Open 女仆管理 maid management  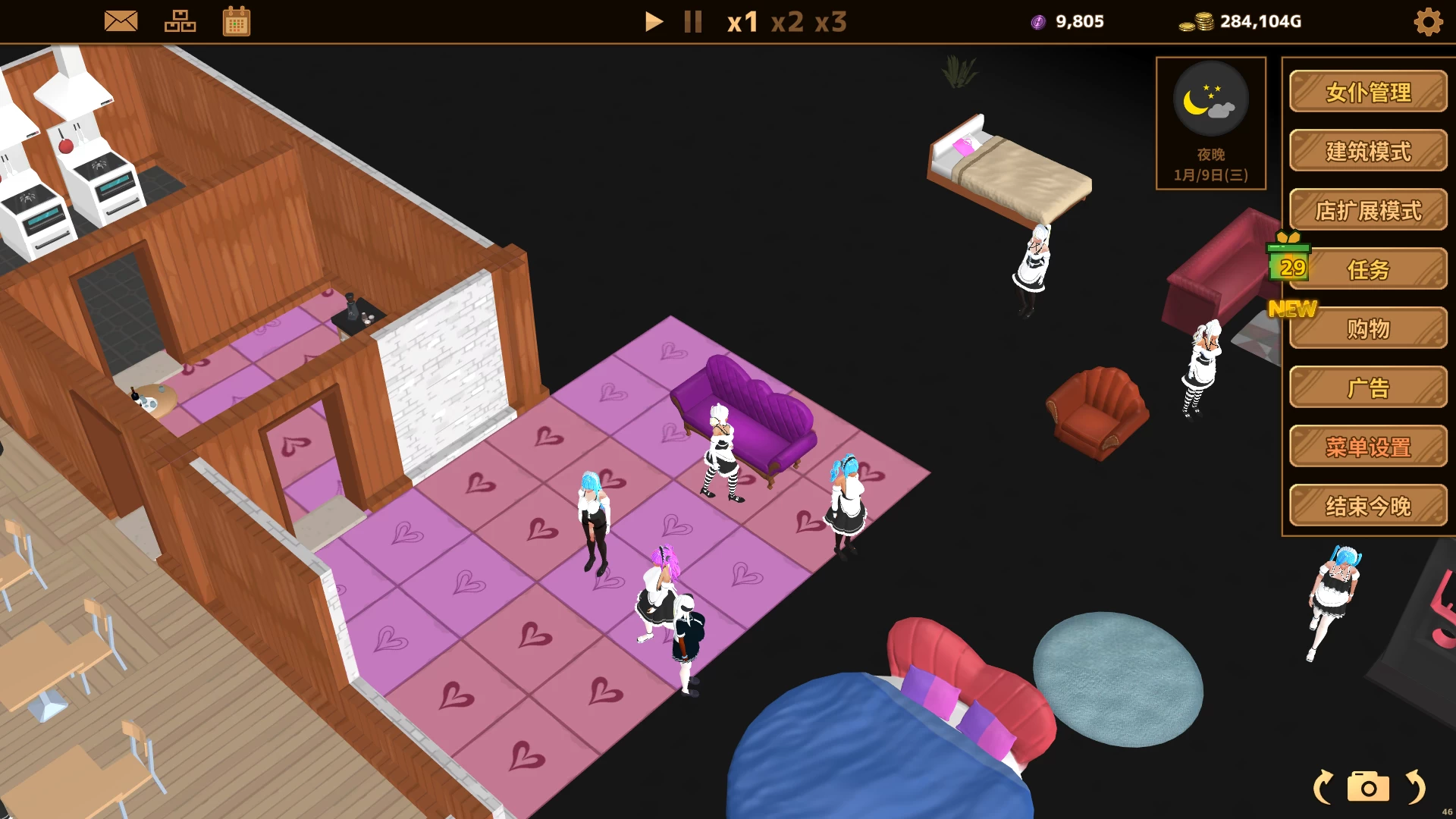[x=1368, y=93]
